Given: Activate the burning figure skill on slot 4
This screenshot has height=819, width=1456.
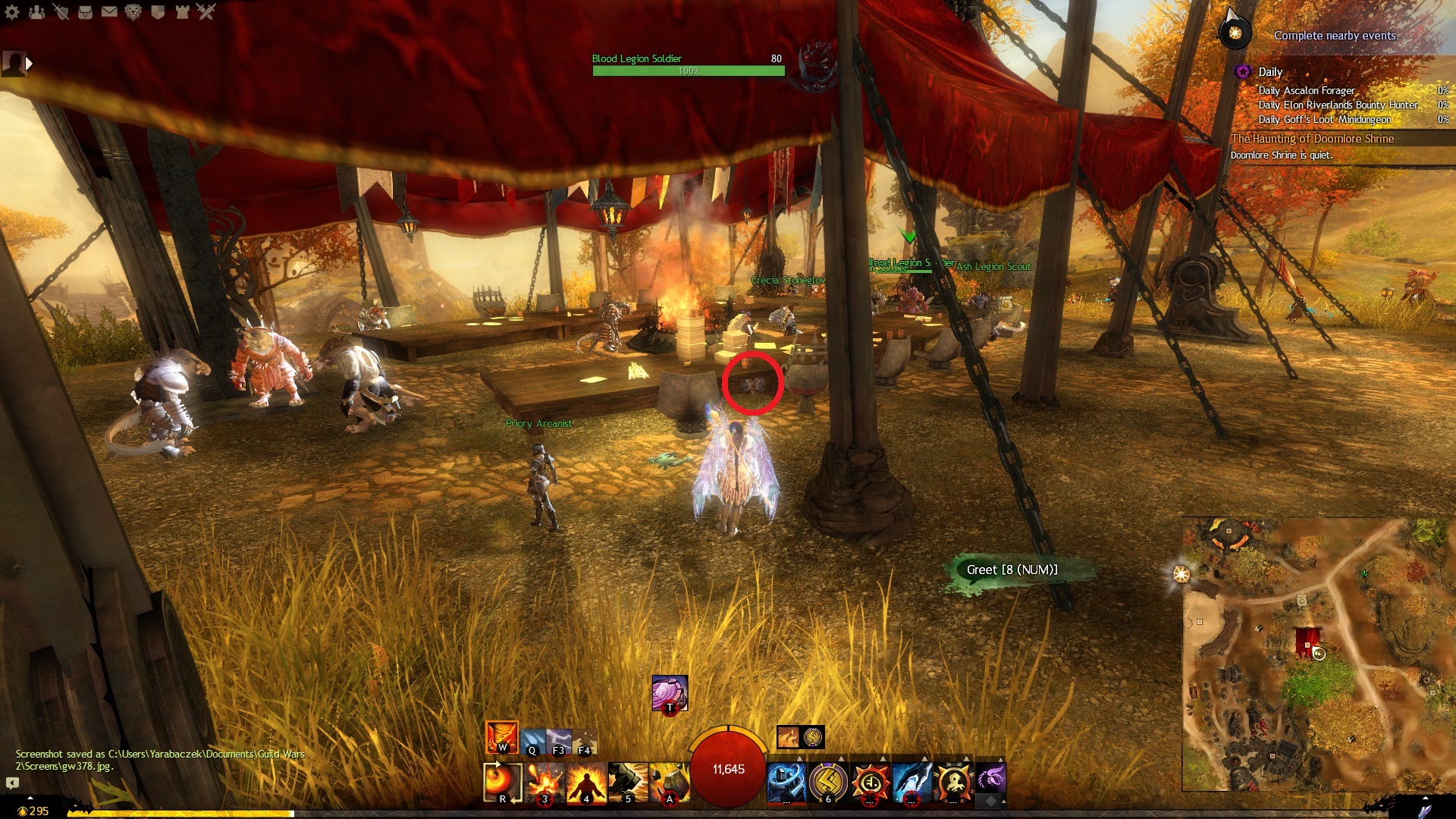Looking at the screenshot, I should 586,782.
